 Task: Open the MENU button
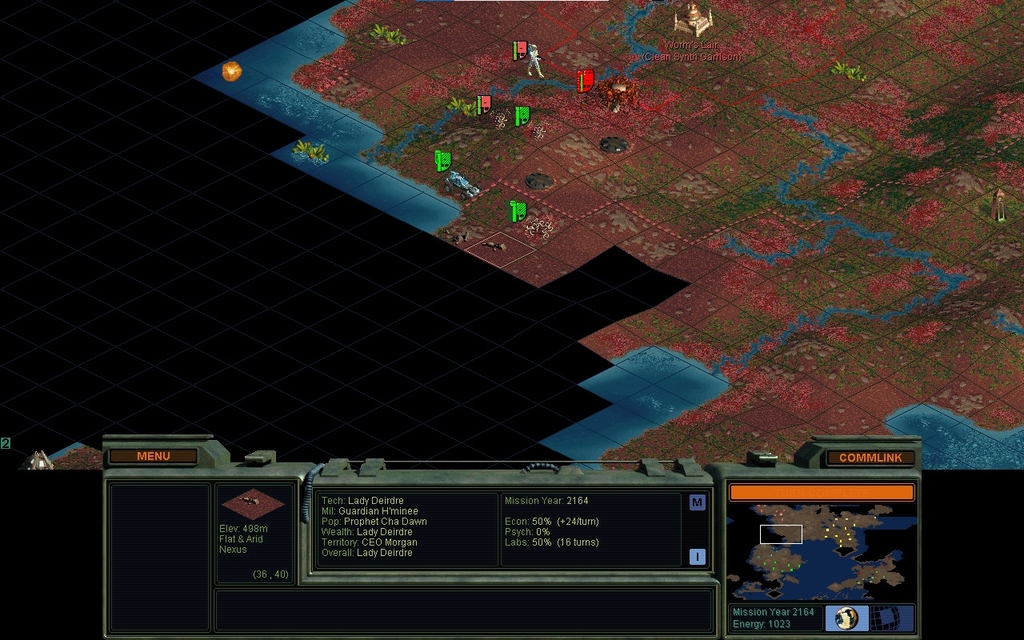(x=153, y=457)
